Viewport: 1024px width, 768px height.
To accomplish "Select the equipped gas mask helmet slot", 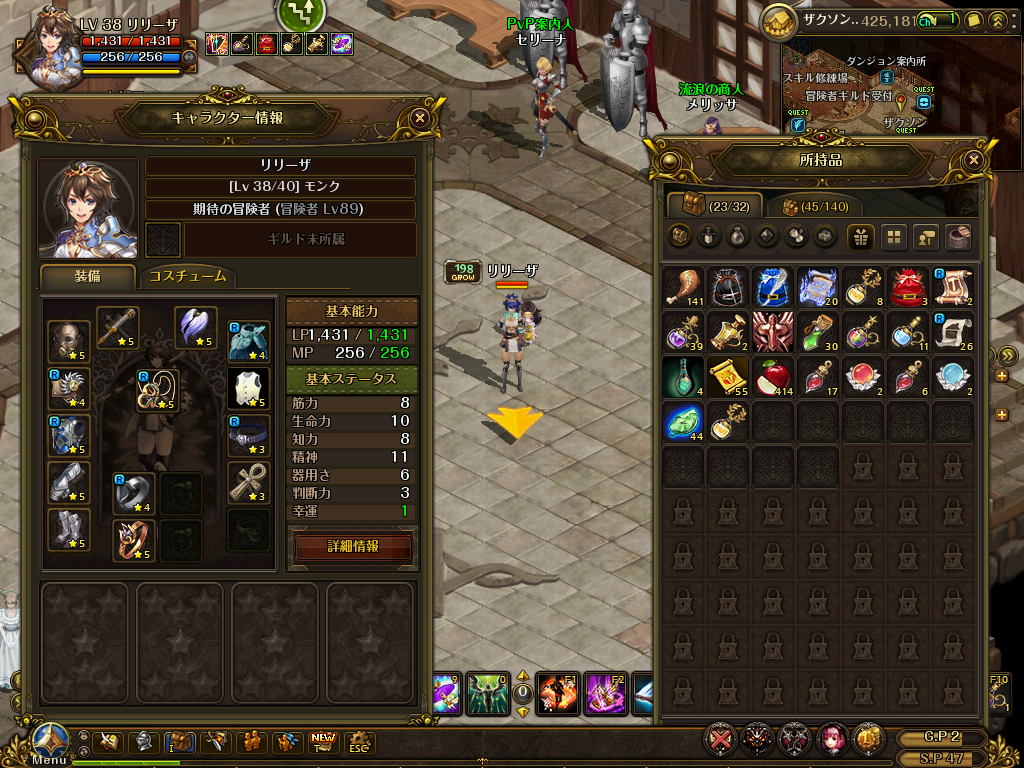I will coord(69,338).
